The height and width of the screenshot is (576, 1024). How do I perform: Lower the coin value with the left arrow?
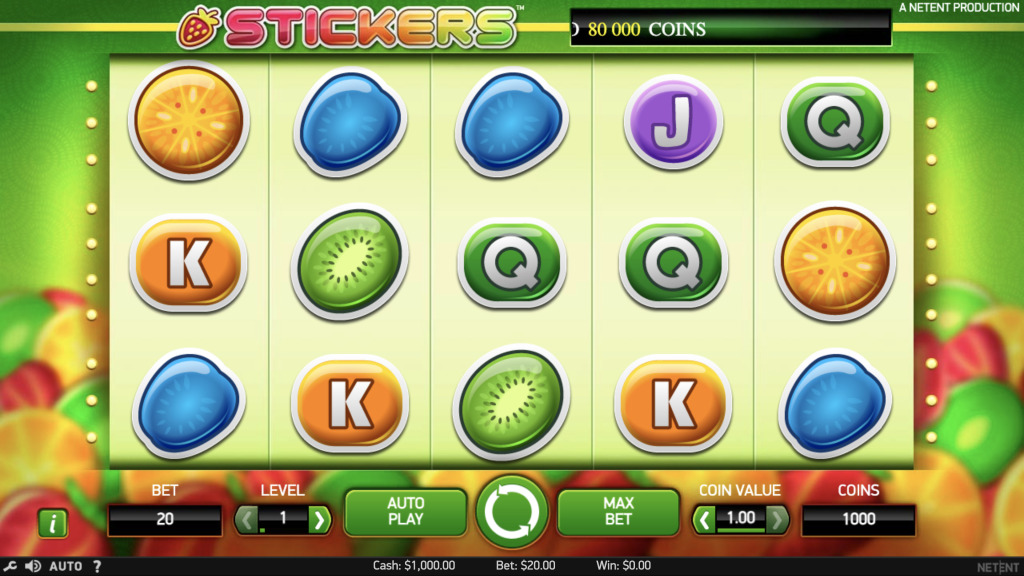click(x=705, y=519)
